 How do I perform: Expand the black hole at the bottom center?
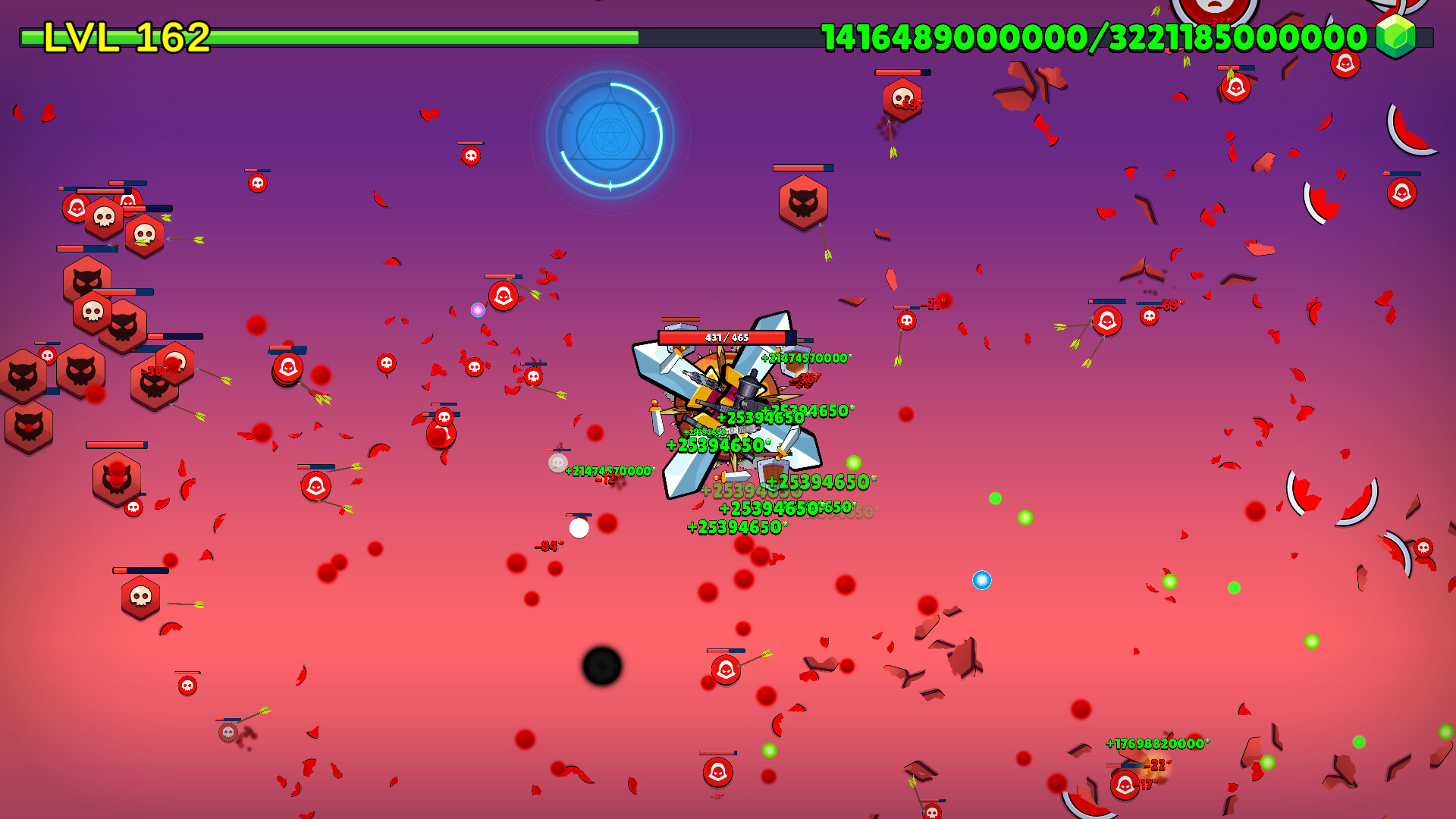[603, 665]
